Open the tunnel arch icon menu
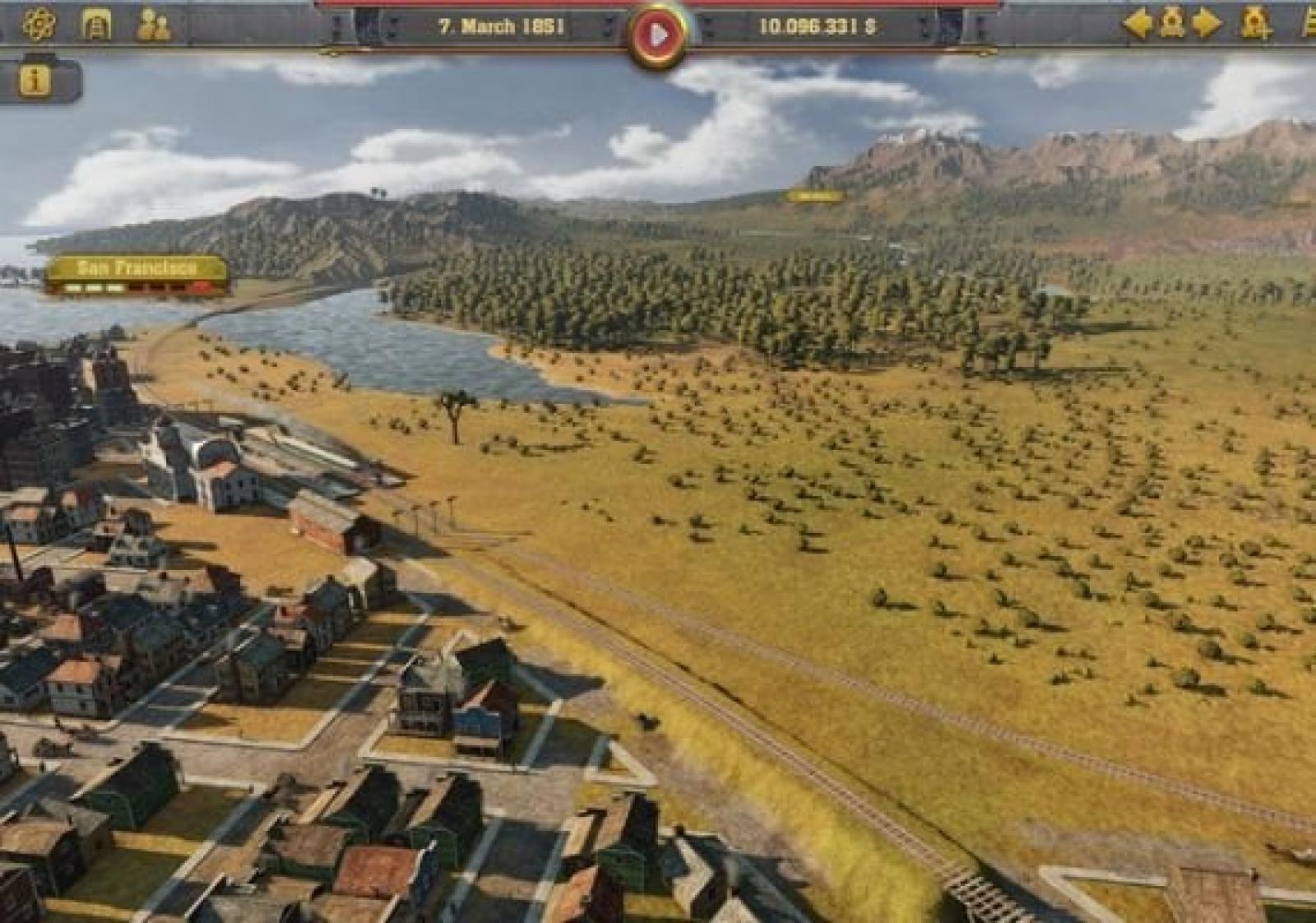1316x923 pixels. point(97,25)
